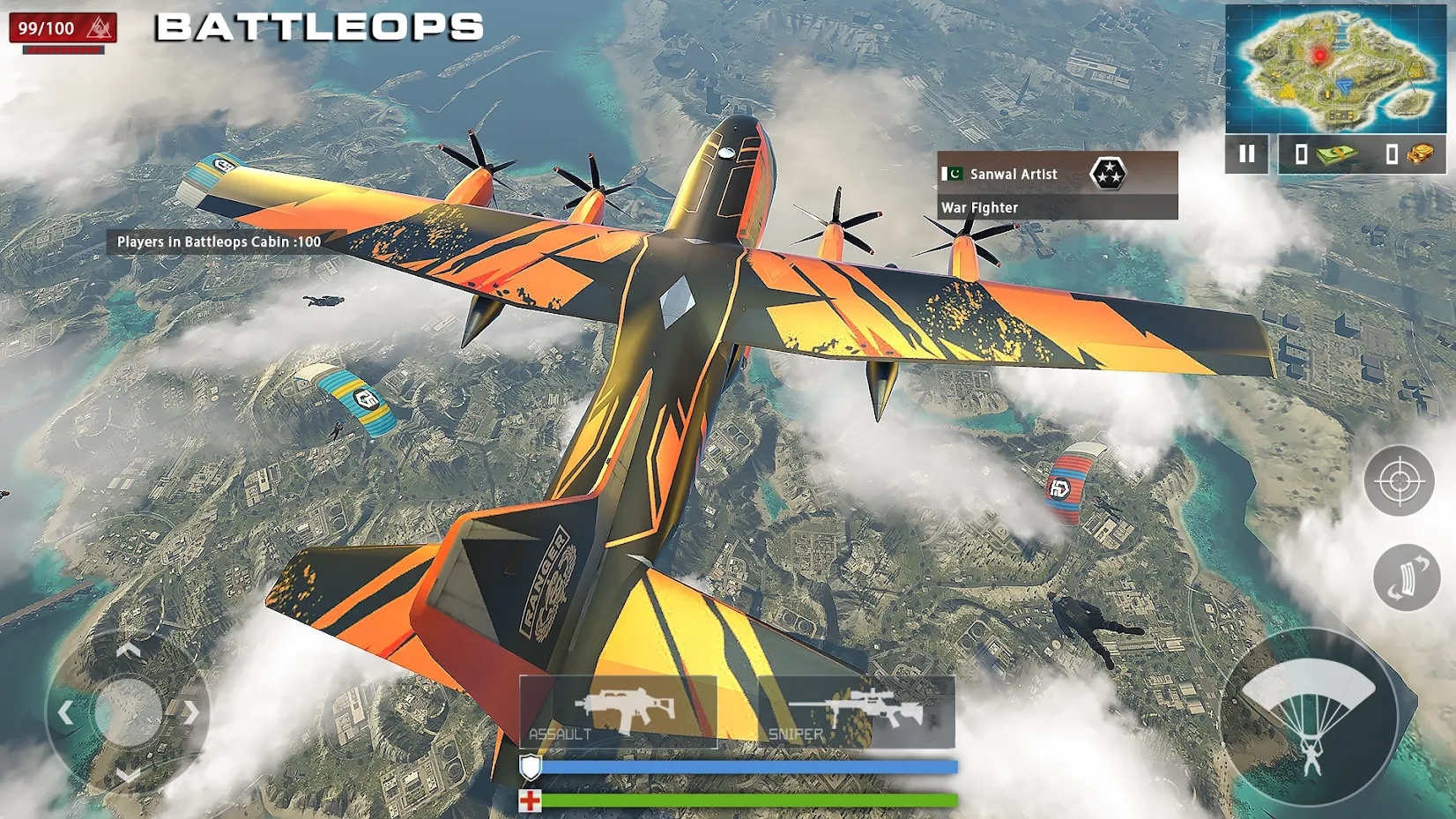Tap the shield icon on the blue bar
This screenshot has width=1456, height=819.
point(530,766)
